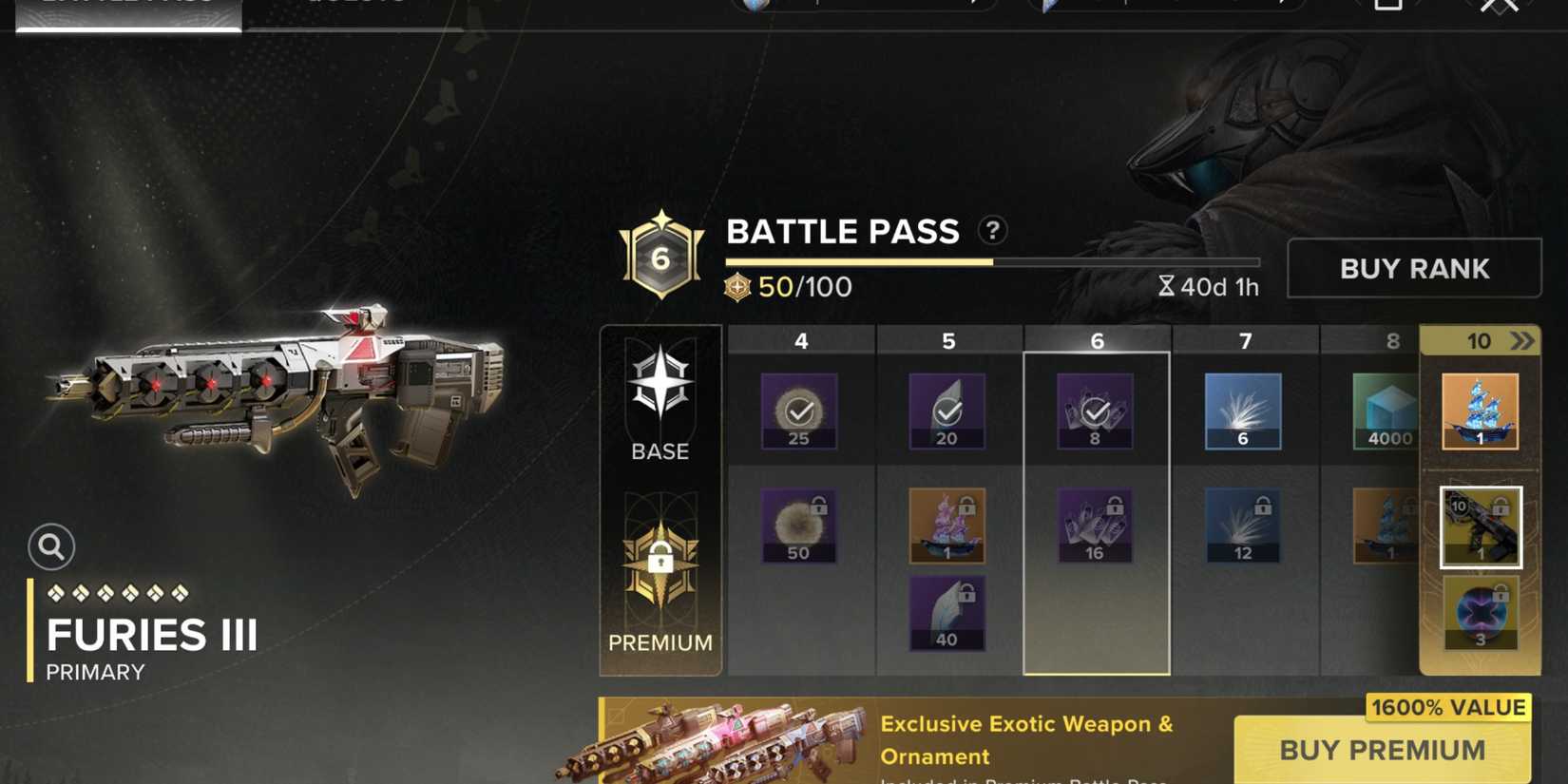Claim the checked rank 5 base reward
Screen dimensions: 1568x784
point(947,411)
